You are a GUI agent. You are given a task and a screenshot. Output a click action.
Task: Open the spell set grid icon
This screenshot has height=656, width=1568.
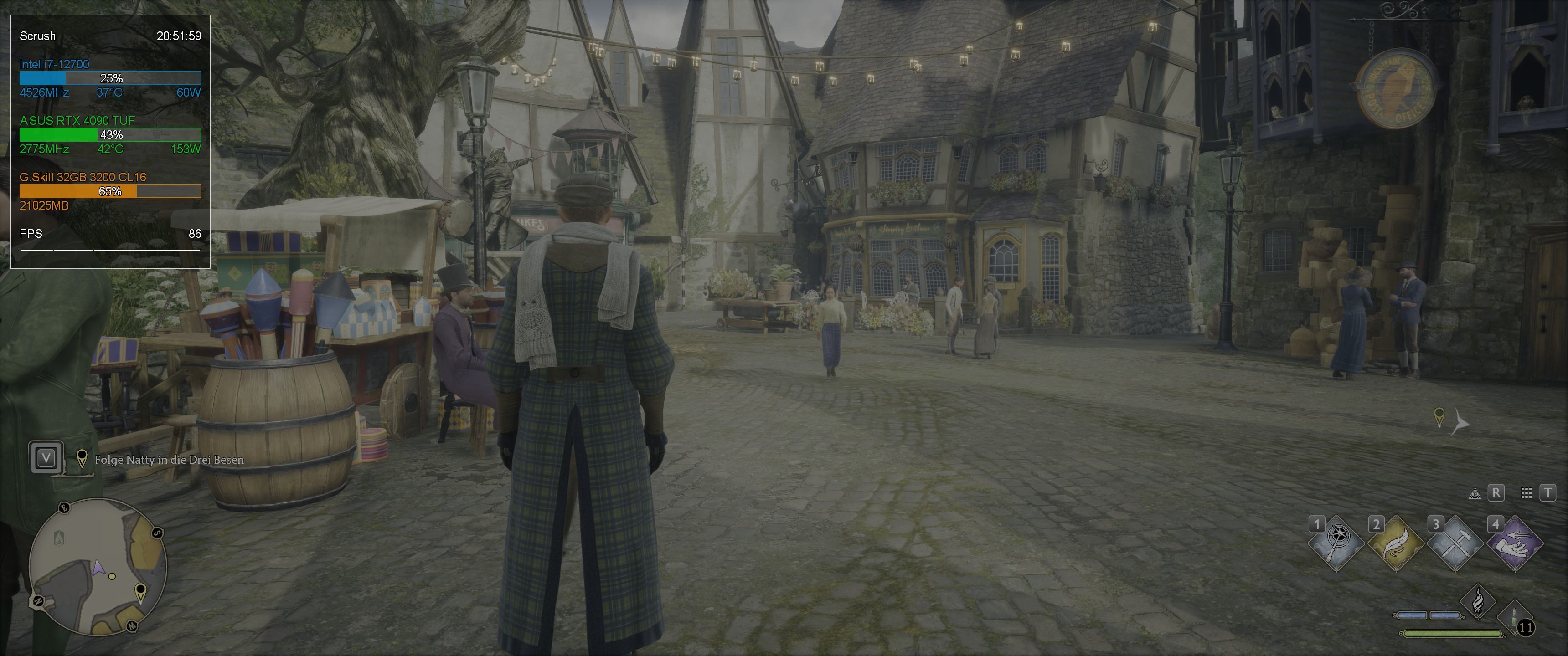pyautogui.click(x=1526, y=493)
